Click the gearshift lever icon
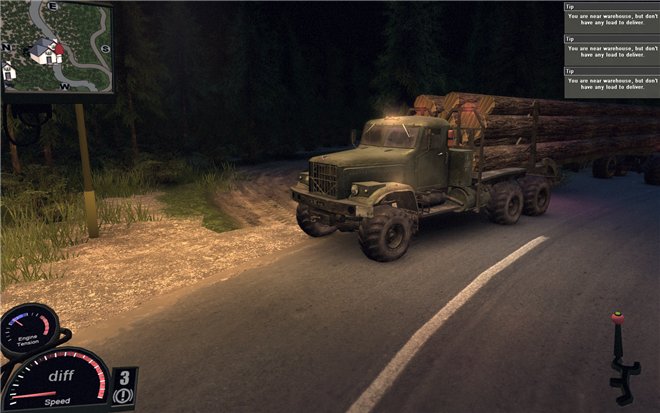660x413 pixels. [620, 357]
